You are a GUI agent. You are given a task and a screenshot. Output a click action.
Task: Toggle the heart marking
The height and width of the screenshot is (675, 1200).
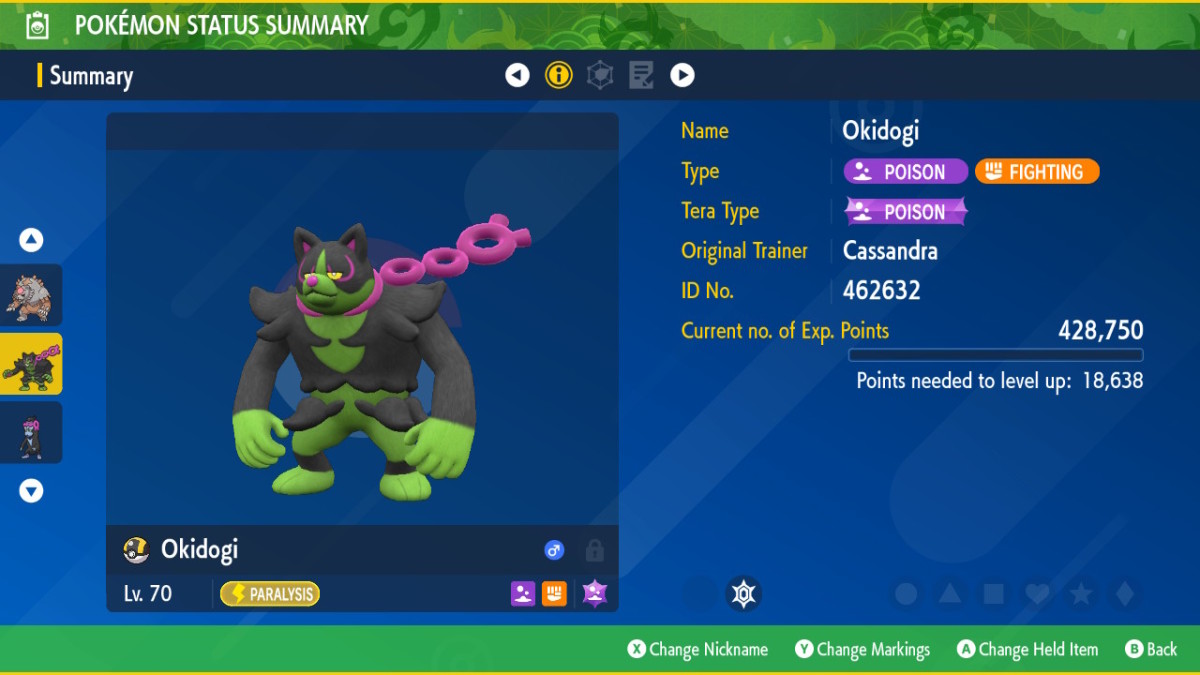1037,594
